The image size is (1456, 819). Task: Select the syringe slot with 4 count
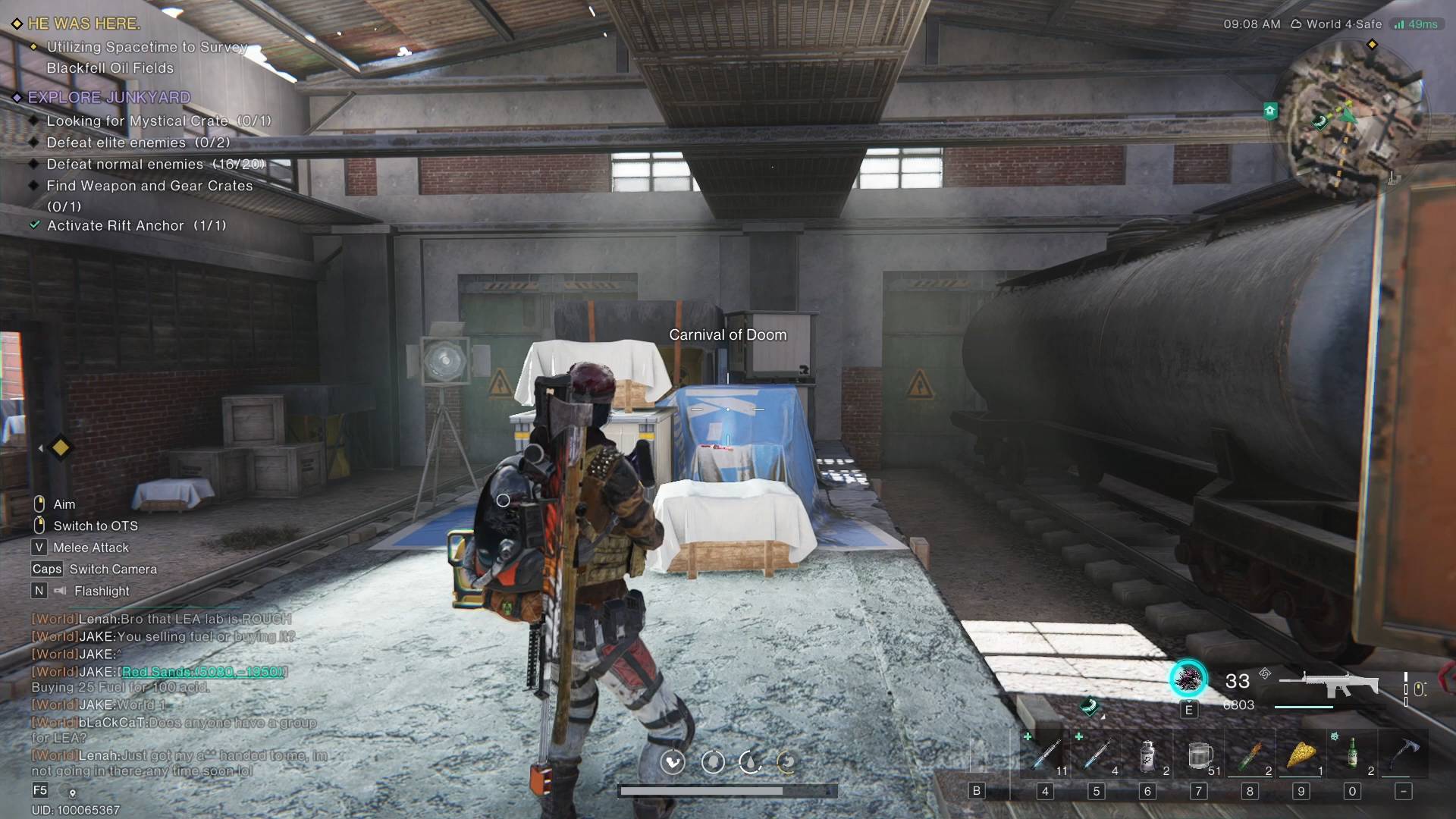tap(1097, 755)
